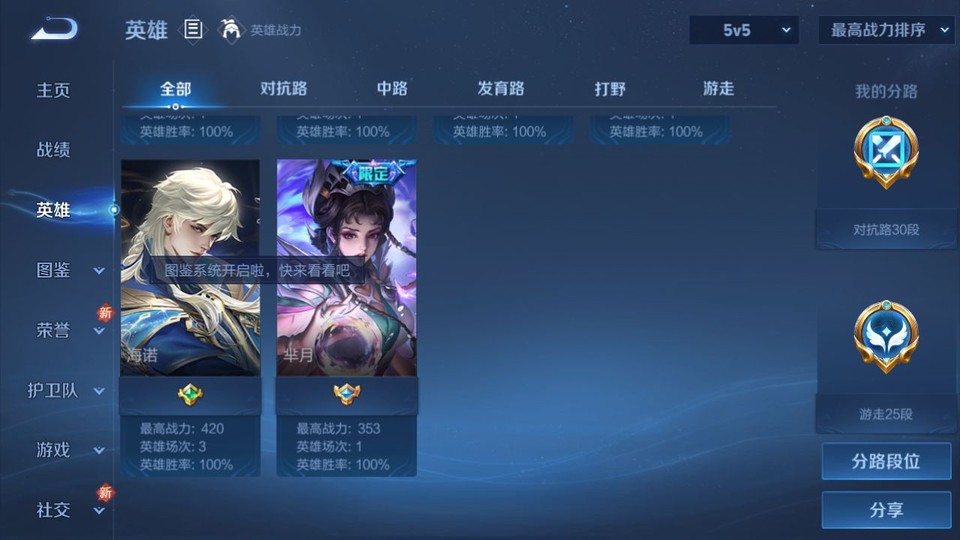This screenshot has height=540, width=960.
Task: Open the 分路段位 lane rank button
Action: tap(886, 461)
